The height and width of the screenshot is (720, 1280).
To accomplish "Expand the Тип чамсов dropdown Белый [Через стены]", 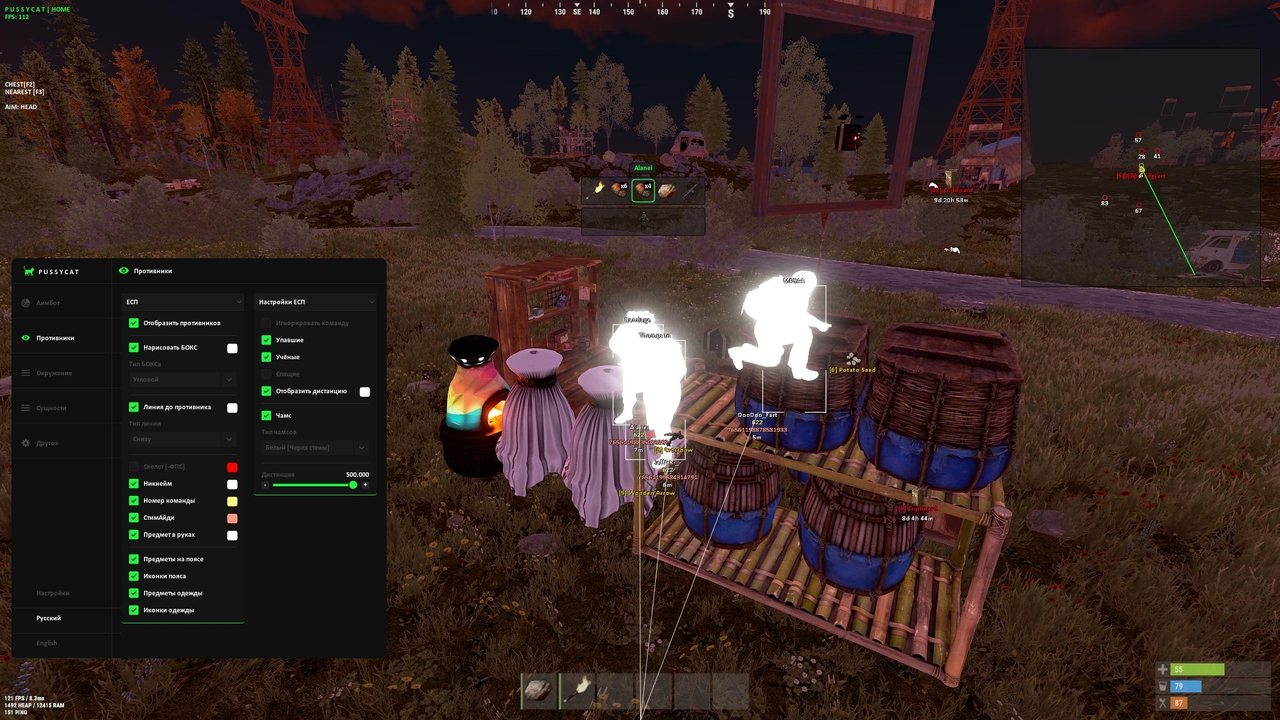I will coord(315,446).
